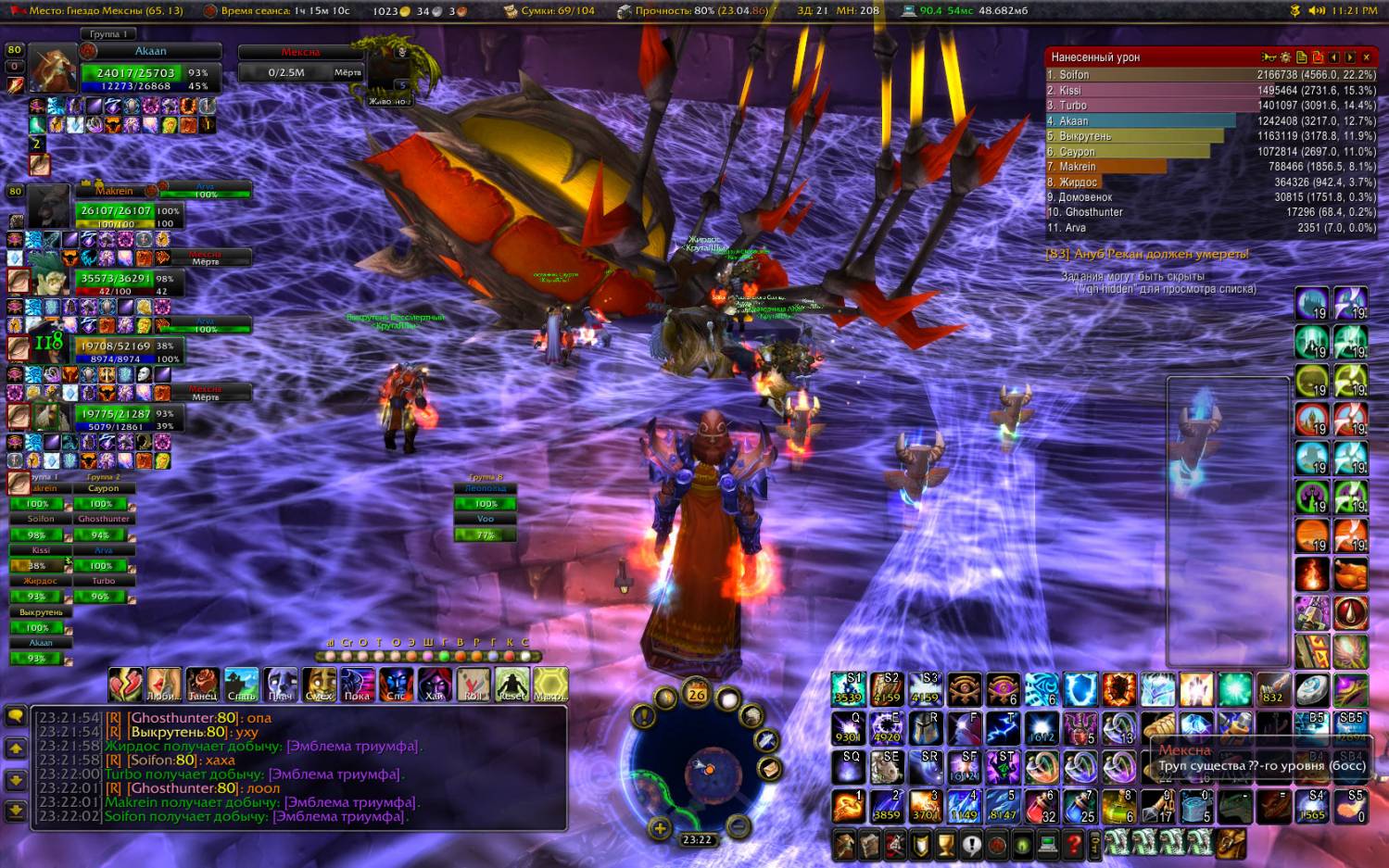
Task: Open damage meter gear settings
Action: point(1285,57)
